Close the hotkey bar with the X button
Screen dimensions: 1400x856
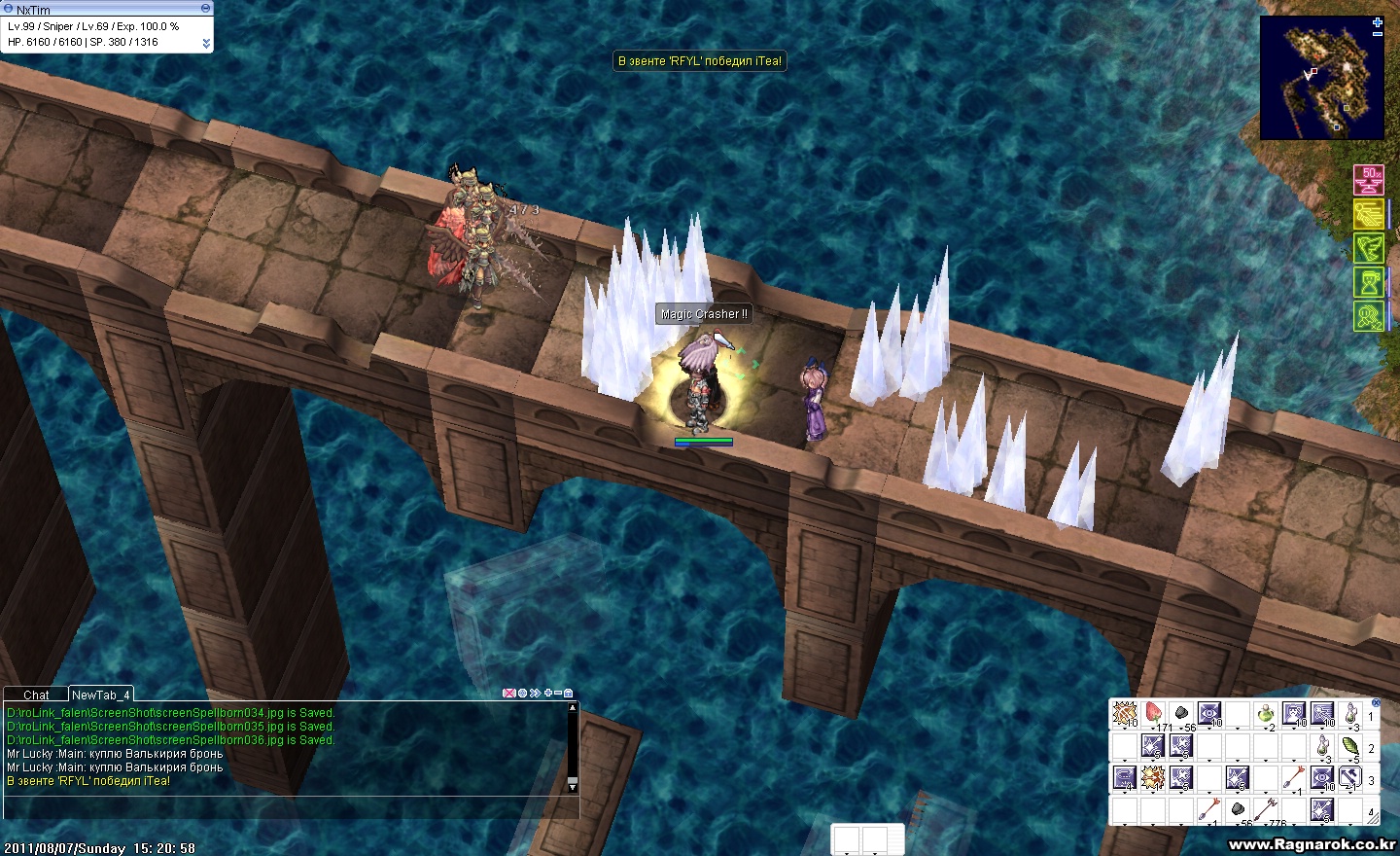(x=1376, y=702)
